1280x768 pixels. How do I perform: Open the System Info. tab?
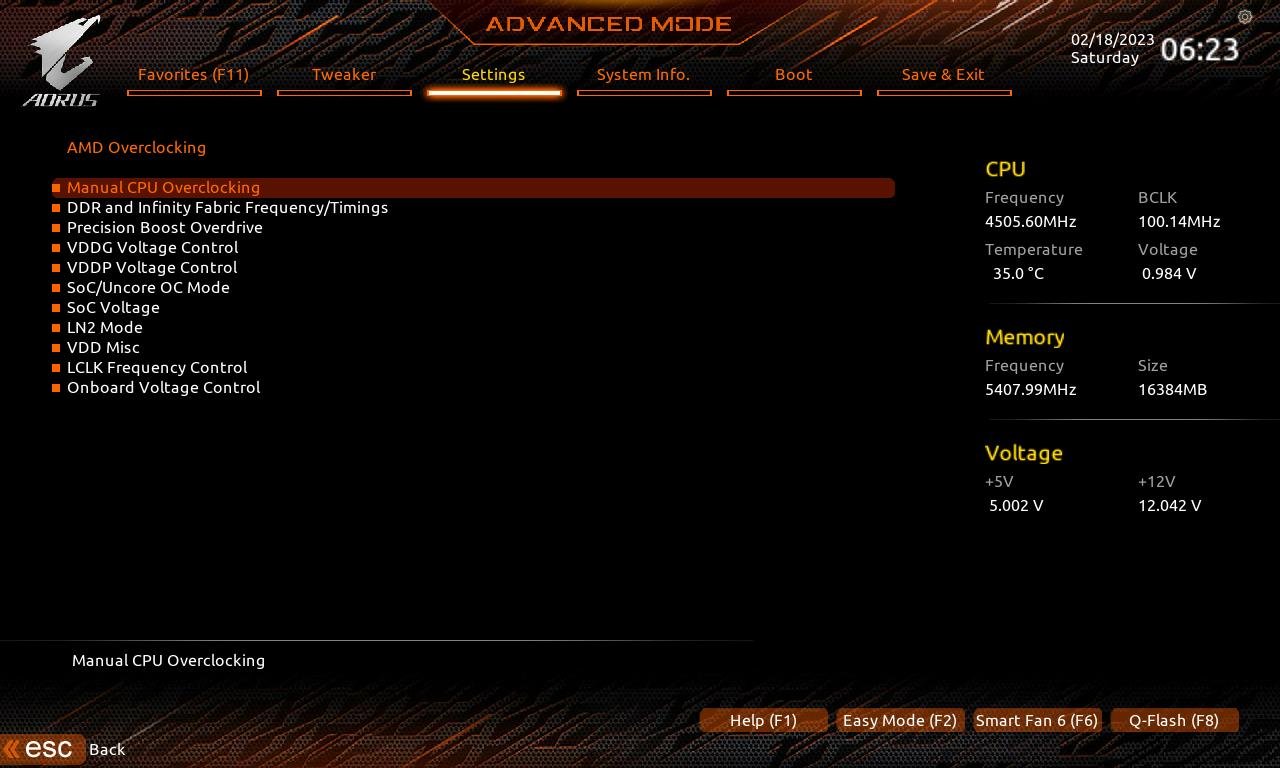(x=643, y=74)
